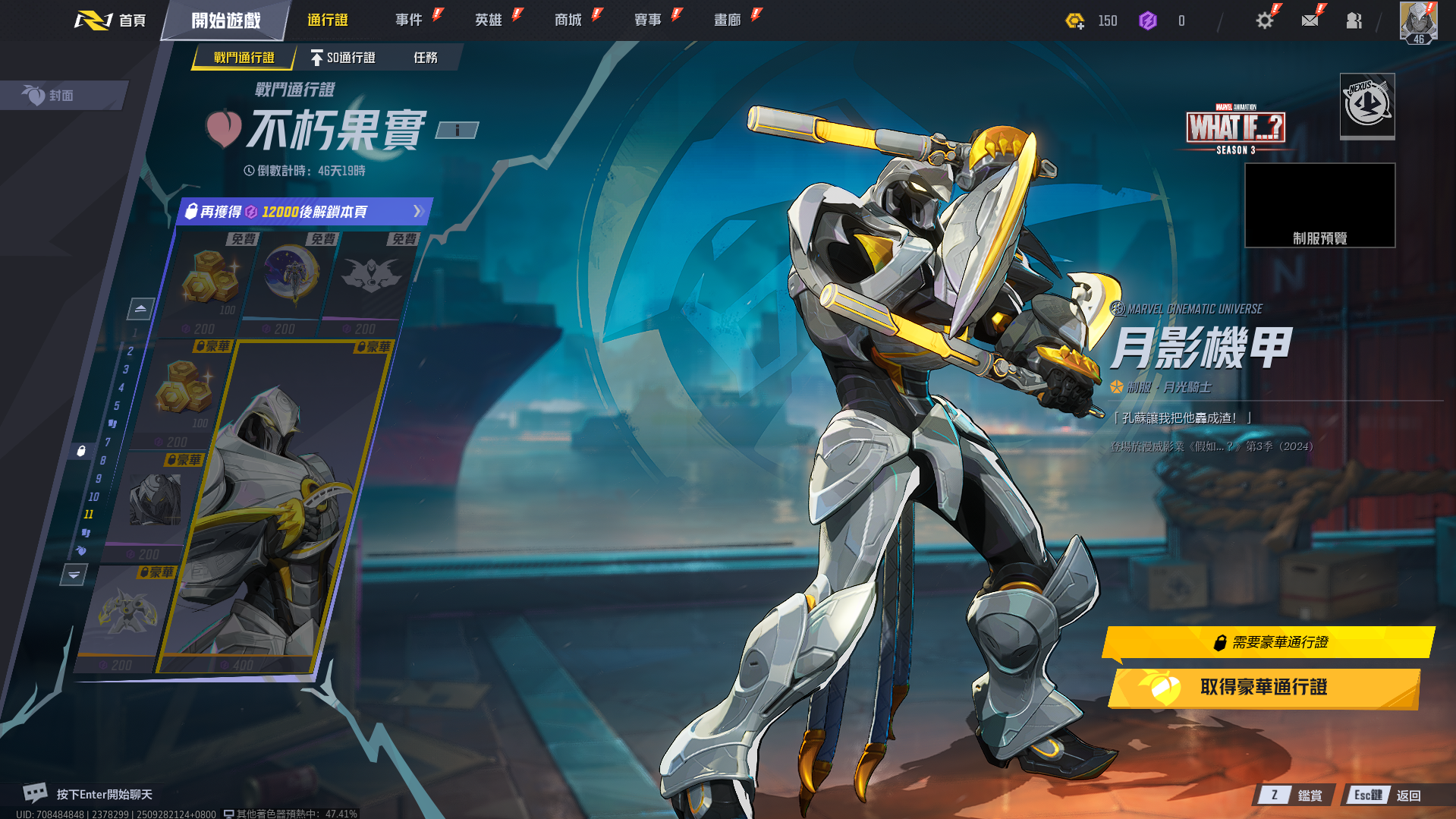Select the 封面 cover page entry
This screenshot has height=819, width=1456.
point(61,96)
